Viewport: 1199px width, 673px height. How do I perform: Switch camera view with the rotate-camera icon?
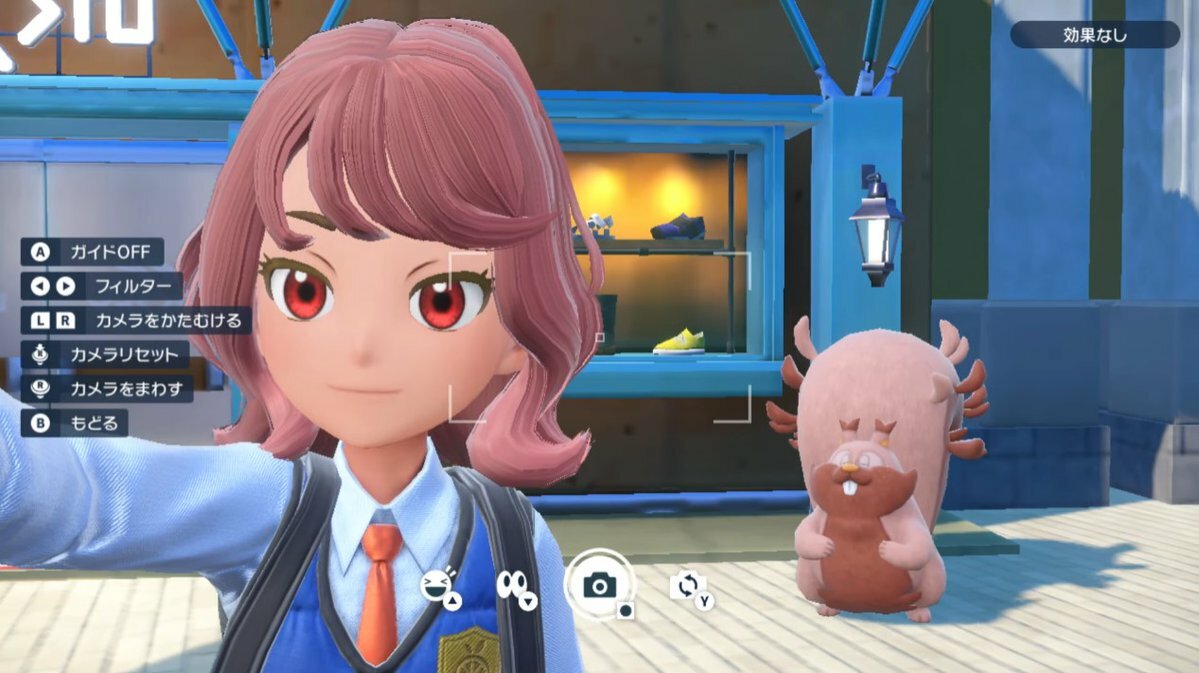[688, 585]
